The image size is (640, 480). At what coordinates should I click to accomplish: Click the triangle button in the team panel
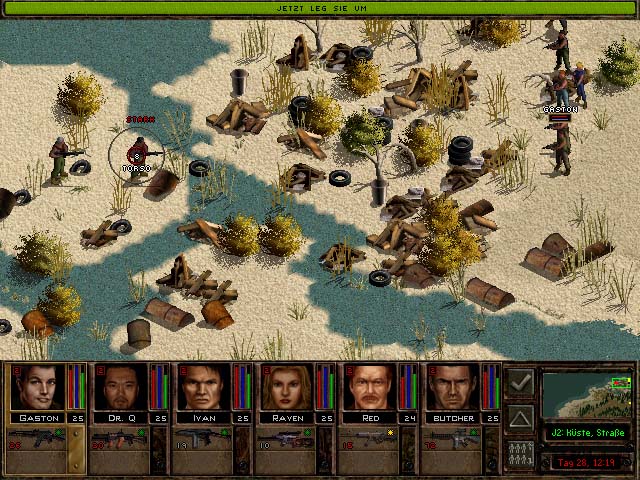(x=520, y=417)
